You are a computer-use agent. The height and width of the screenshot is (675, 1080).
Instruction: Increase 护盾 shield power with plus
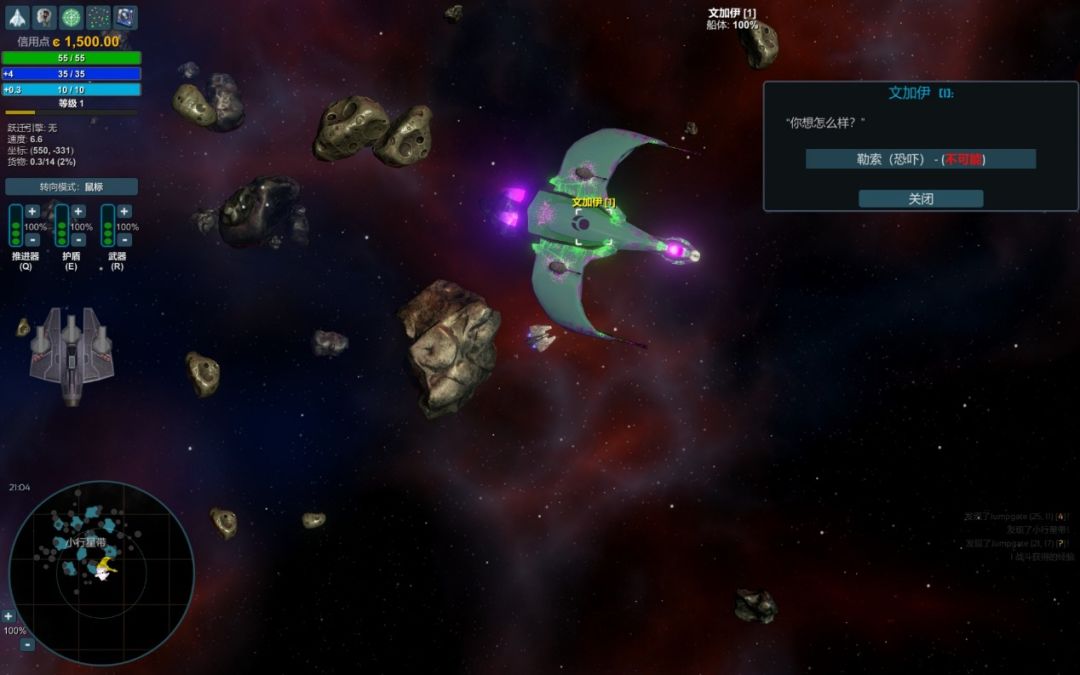[78, 211]
